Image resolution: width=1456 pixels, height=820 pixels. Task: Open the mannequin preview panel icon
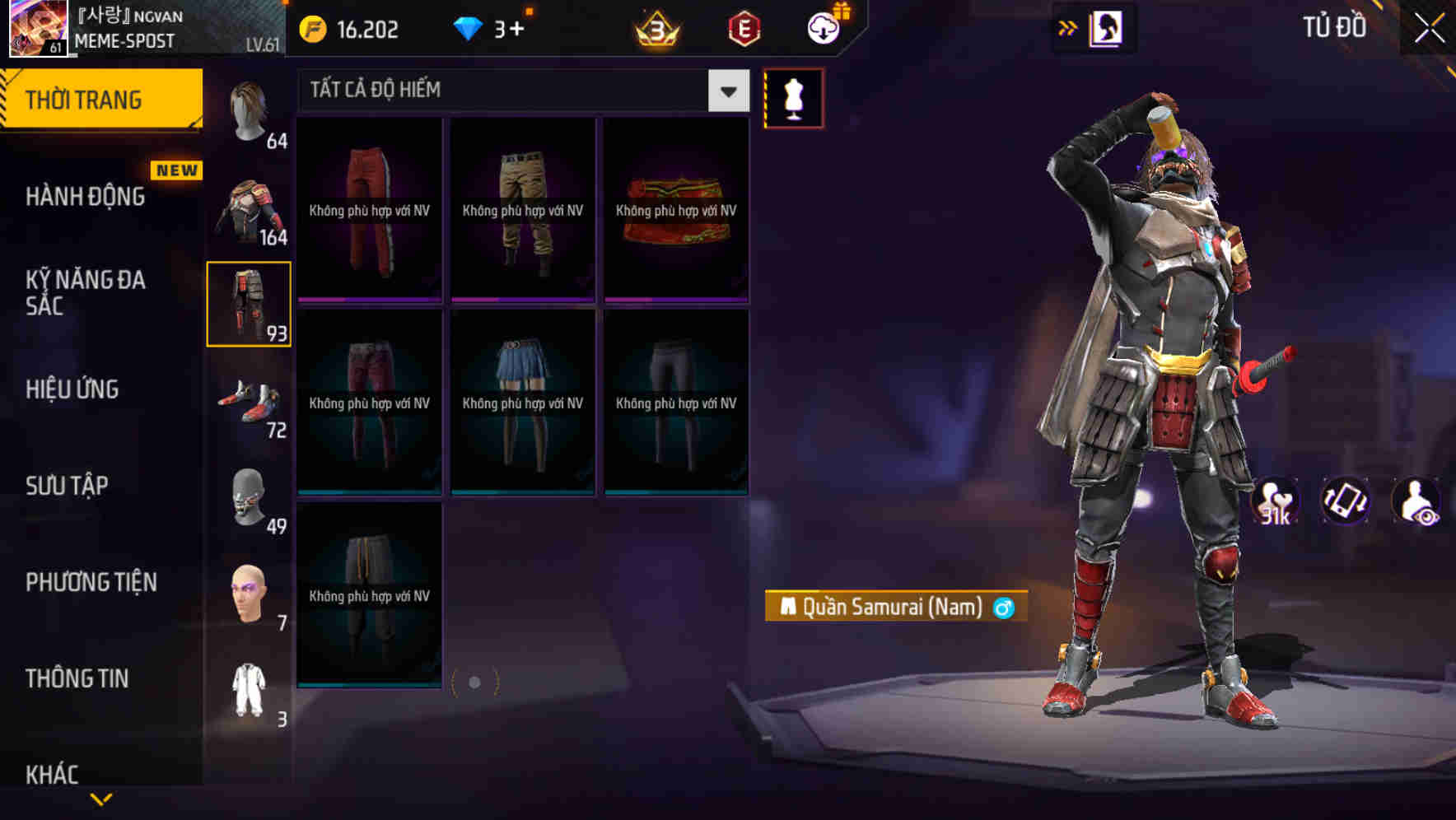click(x=794, y=98)
